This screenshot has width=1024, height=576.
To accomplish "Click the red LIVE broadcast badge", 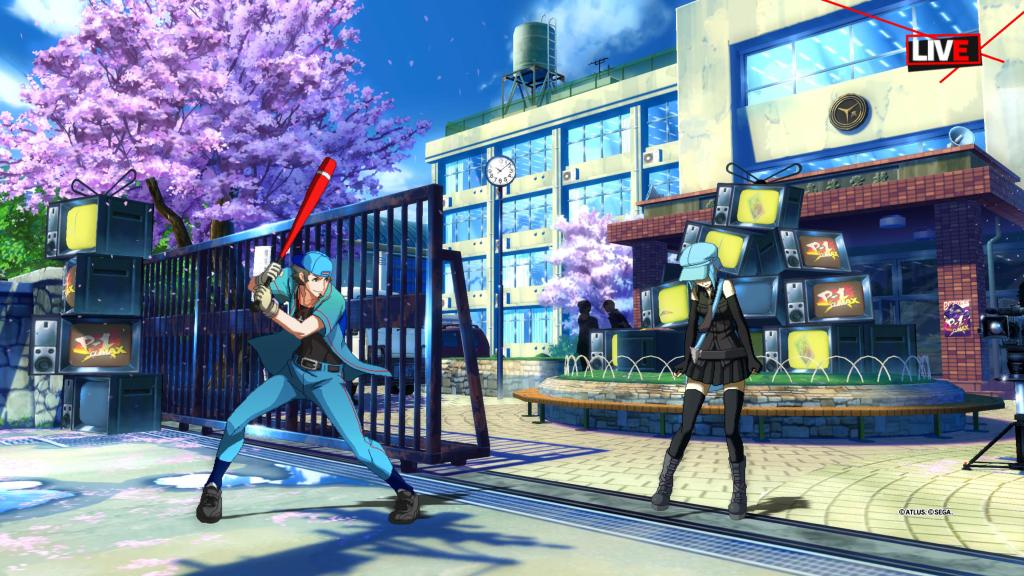I will 942,49.
